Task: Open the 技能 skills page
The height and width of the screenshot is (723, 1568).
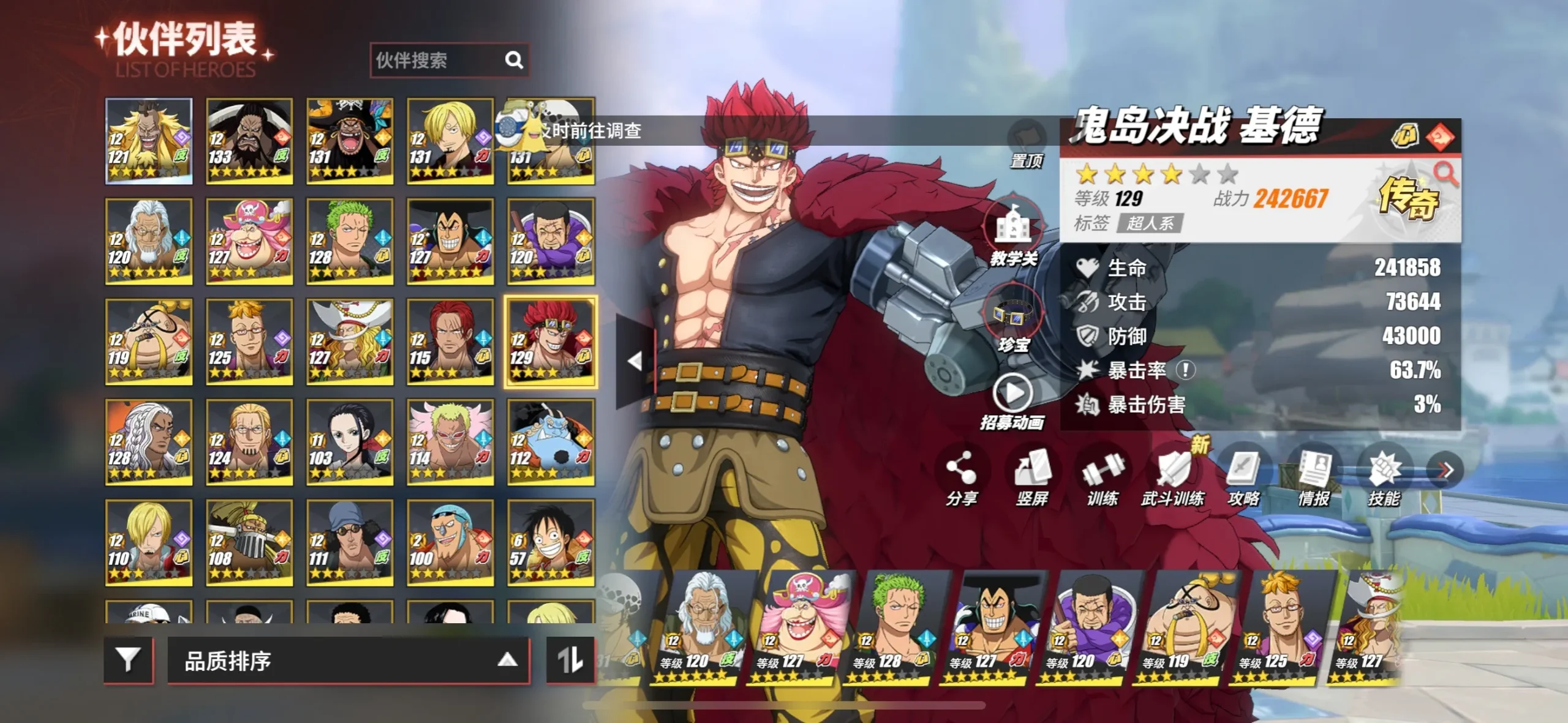Action: click(1384, 479)
